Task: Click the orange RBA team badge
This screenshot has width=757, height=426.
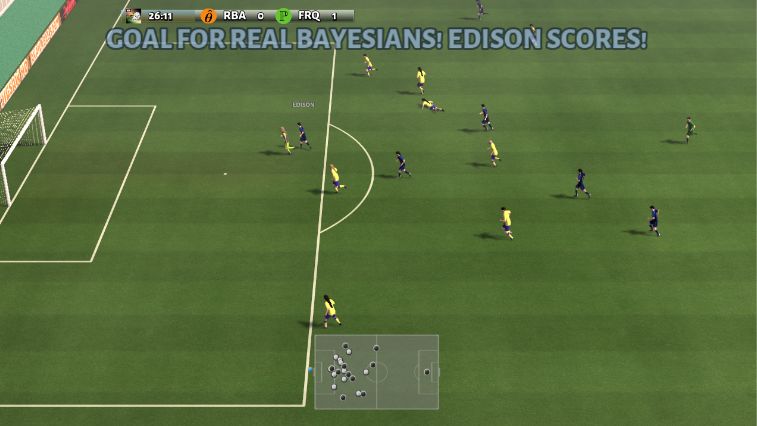Action: [208, 16]
